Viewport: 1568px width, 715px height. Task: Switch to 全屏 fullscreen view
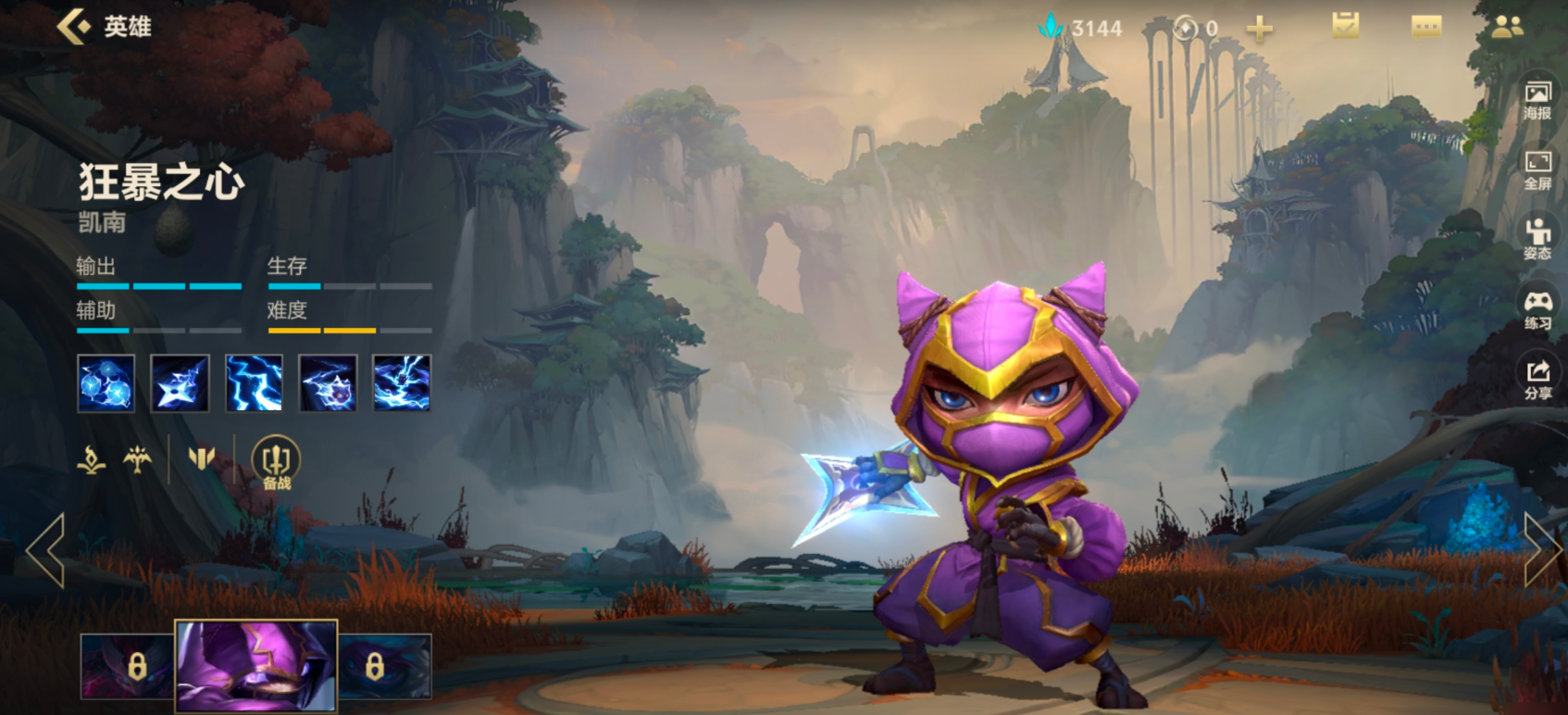tap(1537, 170)
